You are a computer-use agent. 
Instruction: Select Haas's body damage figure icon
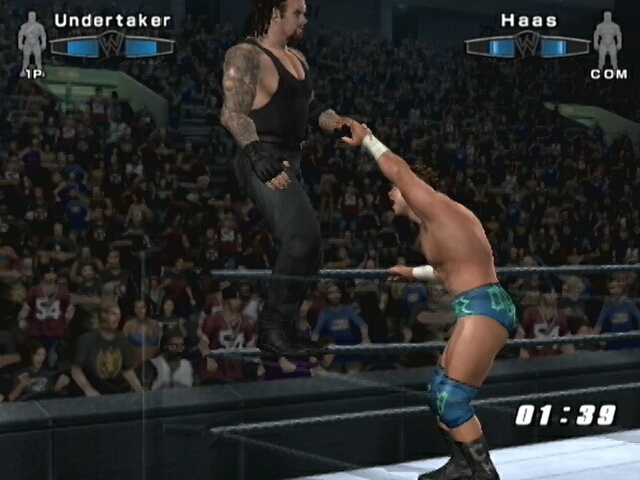[x=607, y=40]
